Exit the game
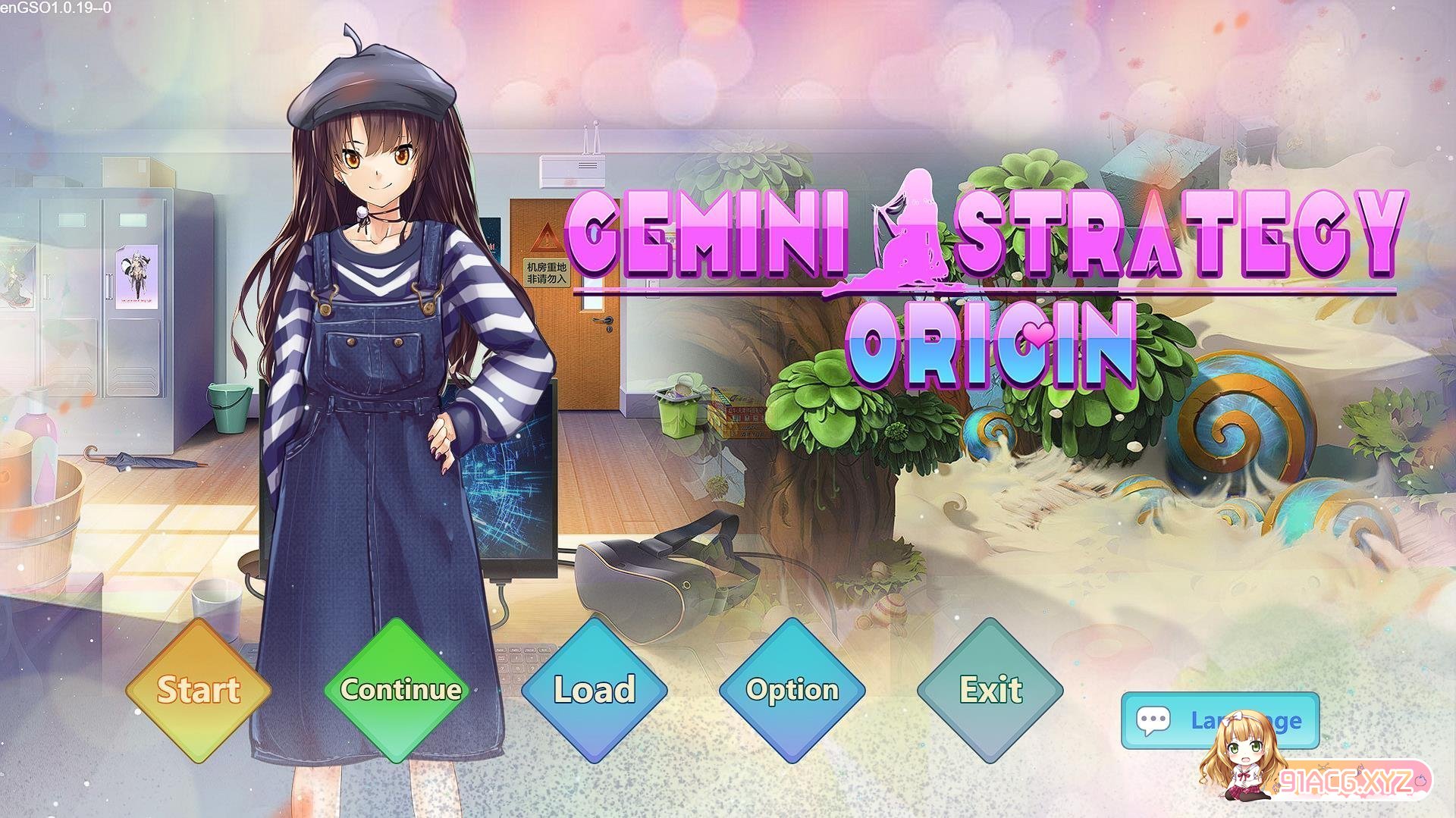 click(990, 690)
